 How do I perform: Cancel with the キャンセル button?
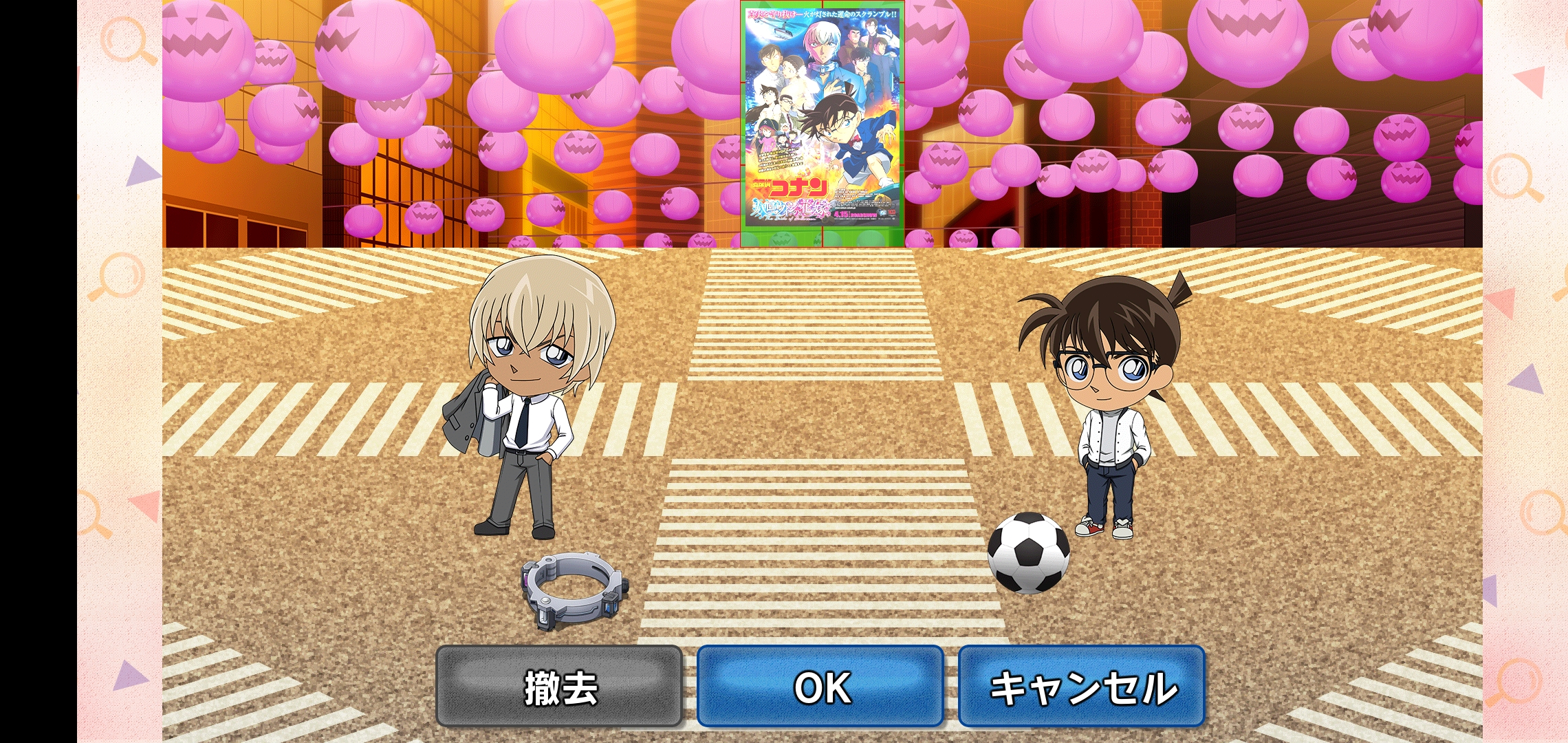click(x=1082, y=687)
